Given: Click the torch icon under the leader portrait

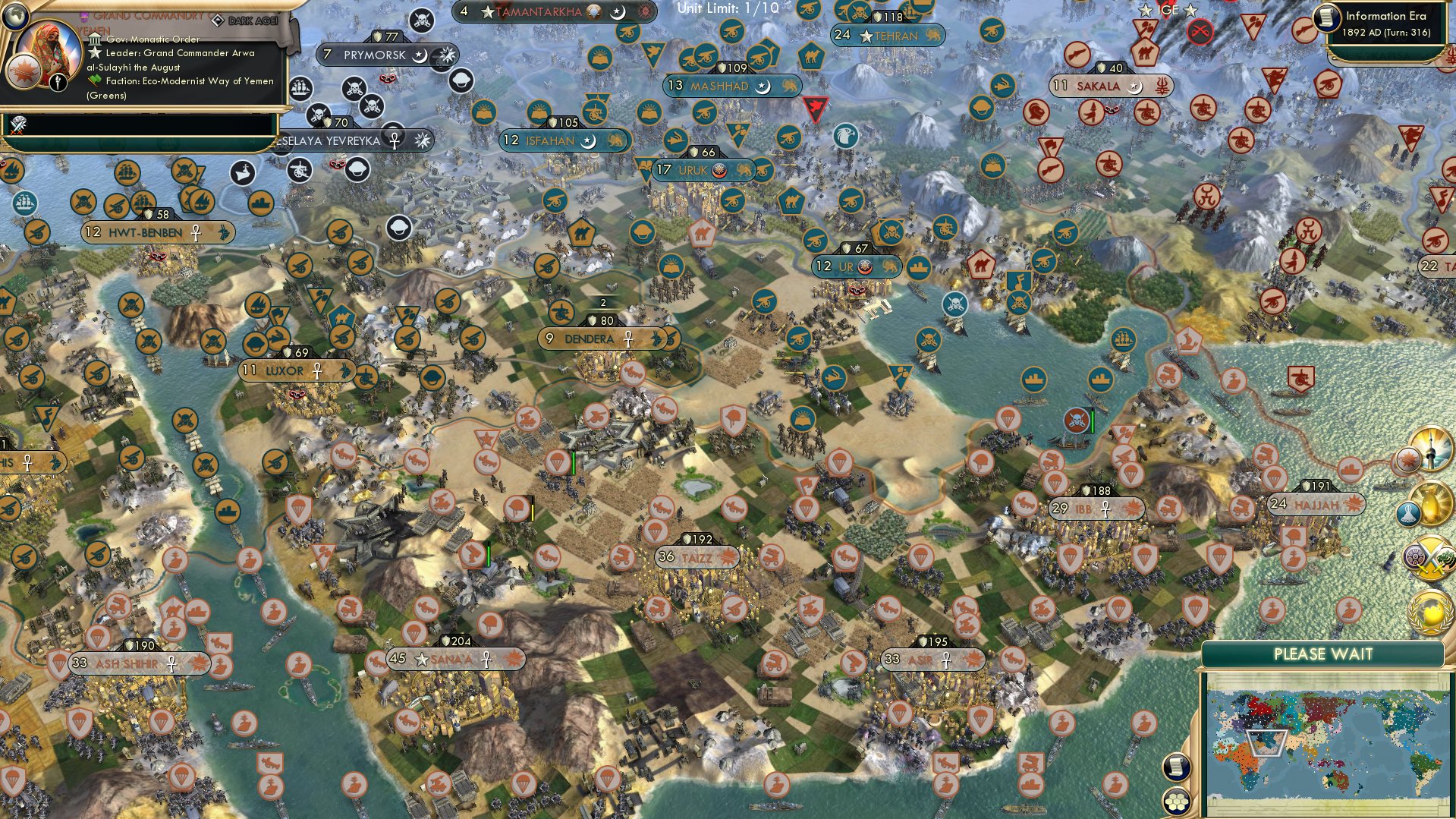Looking at the screenshot, I should (x=58, y=82).
